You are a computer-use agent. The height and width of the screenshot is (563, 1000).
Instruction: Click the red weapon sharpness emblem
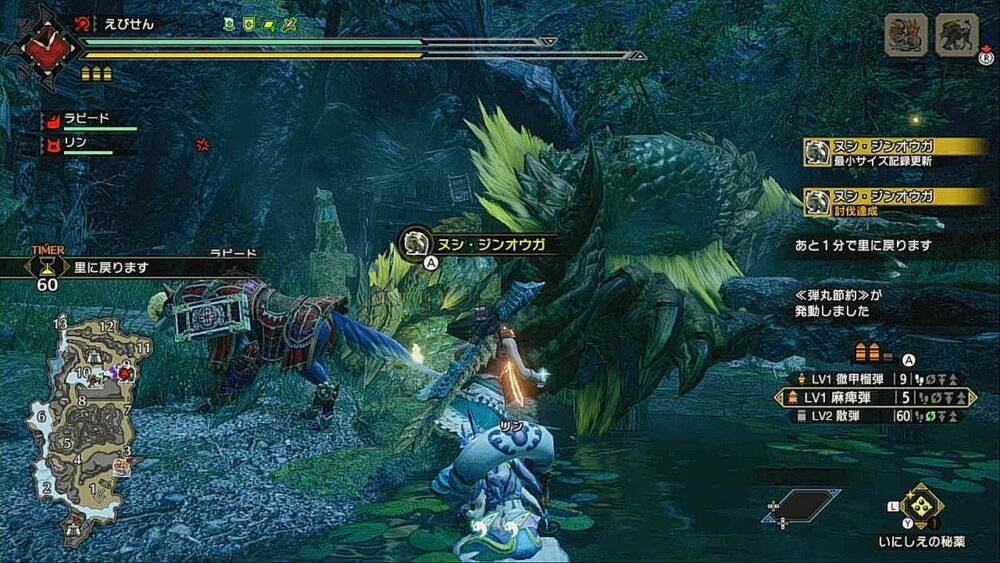click(x=41, y=43)
